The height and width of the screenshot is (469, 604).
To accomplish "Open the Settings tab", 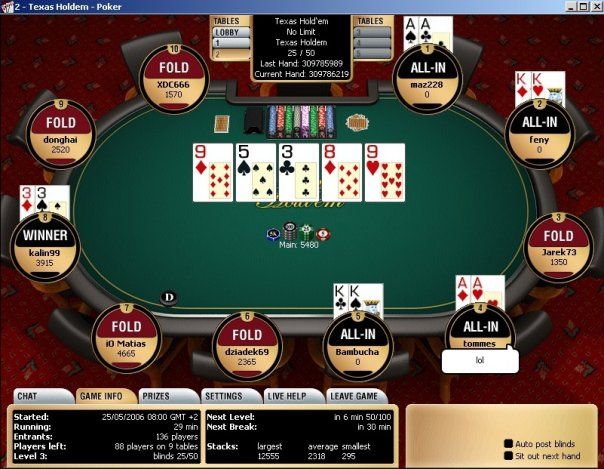I will point(223,396).
